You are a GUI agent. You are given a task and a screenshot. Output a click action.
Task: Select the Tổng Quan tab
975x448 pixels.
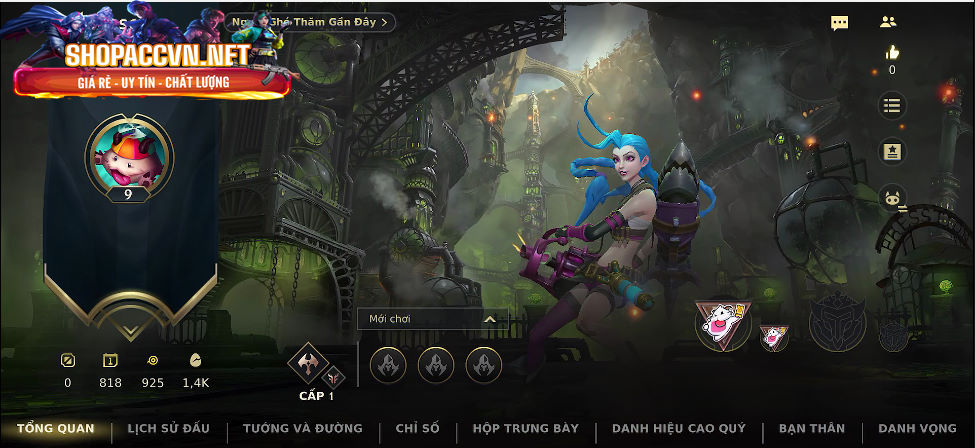tap(56, 429)
